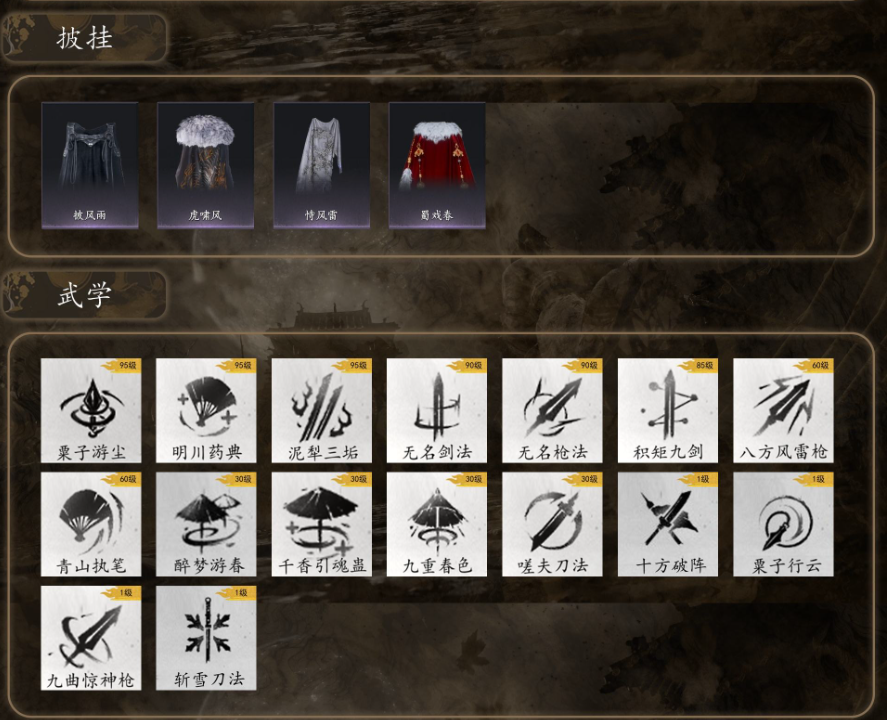Pick the 八方风雷枪 spear art
The height and width of the screenshot is (720, 887).
tap(783, 411)
